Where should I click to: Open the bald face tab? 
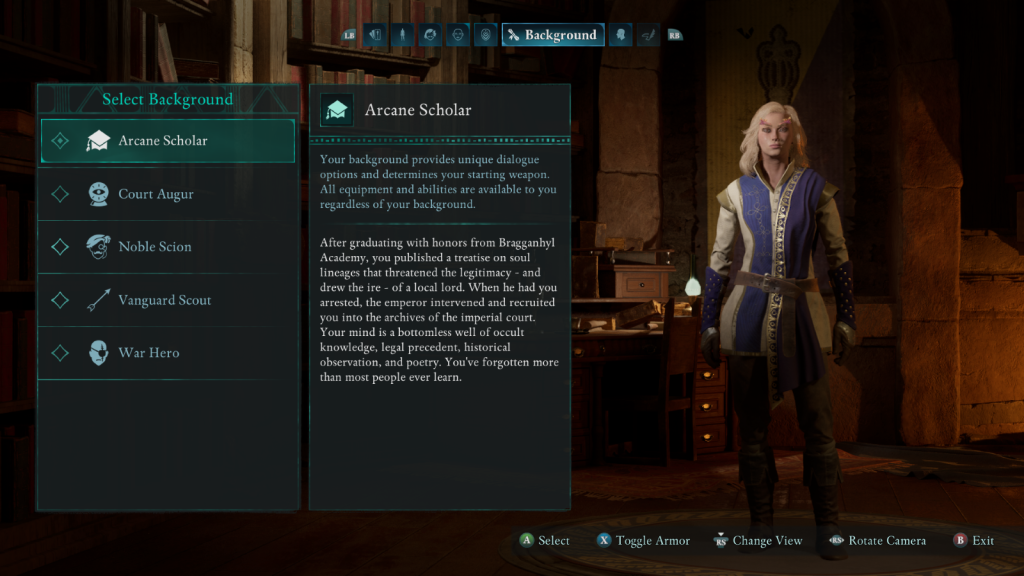[x=458, y=35]
